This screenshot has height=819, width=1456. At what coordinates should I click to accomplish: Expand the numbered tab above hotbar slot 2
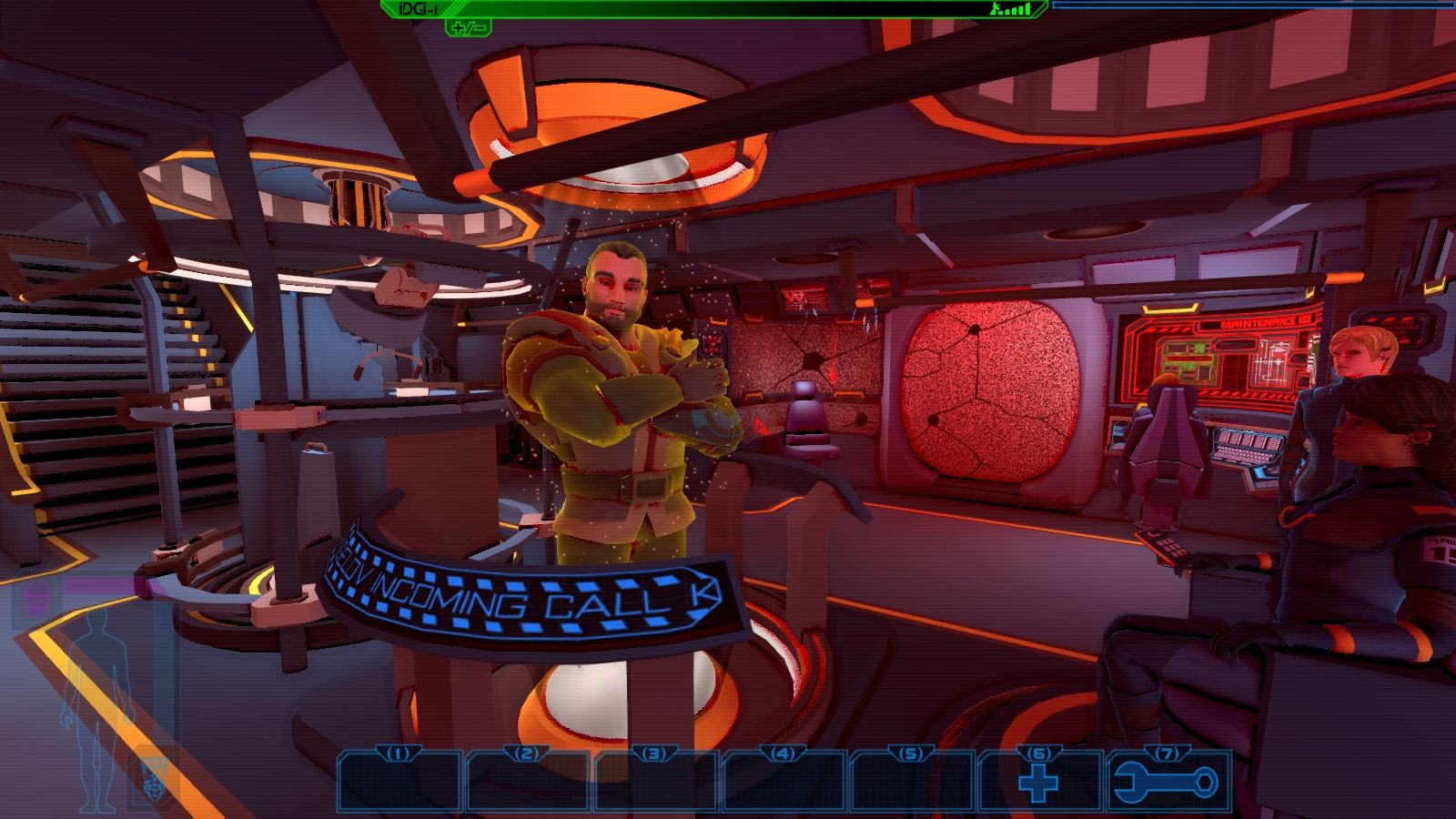pos(525,753)
